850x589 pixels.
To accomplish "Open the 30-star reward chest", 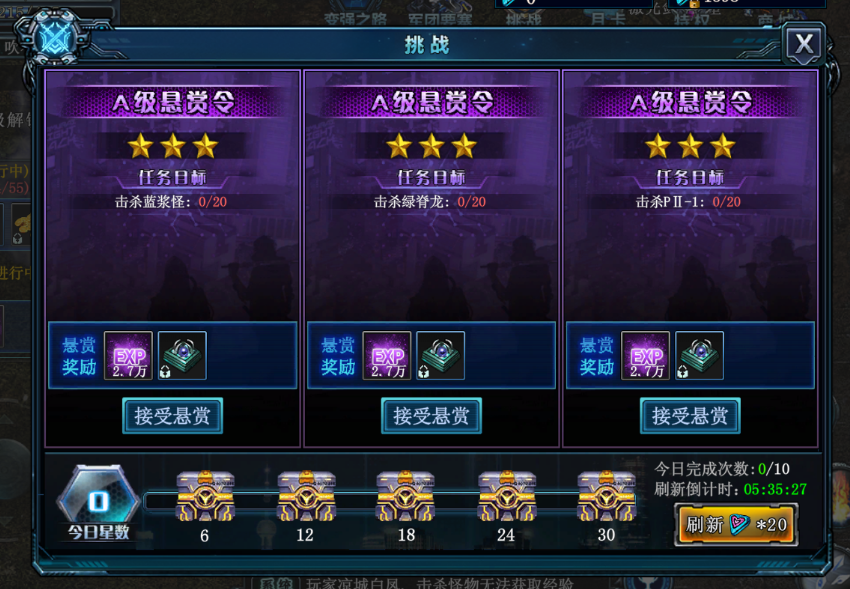I will click(606, 497).
